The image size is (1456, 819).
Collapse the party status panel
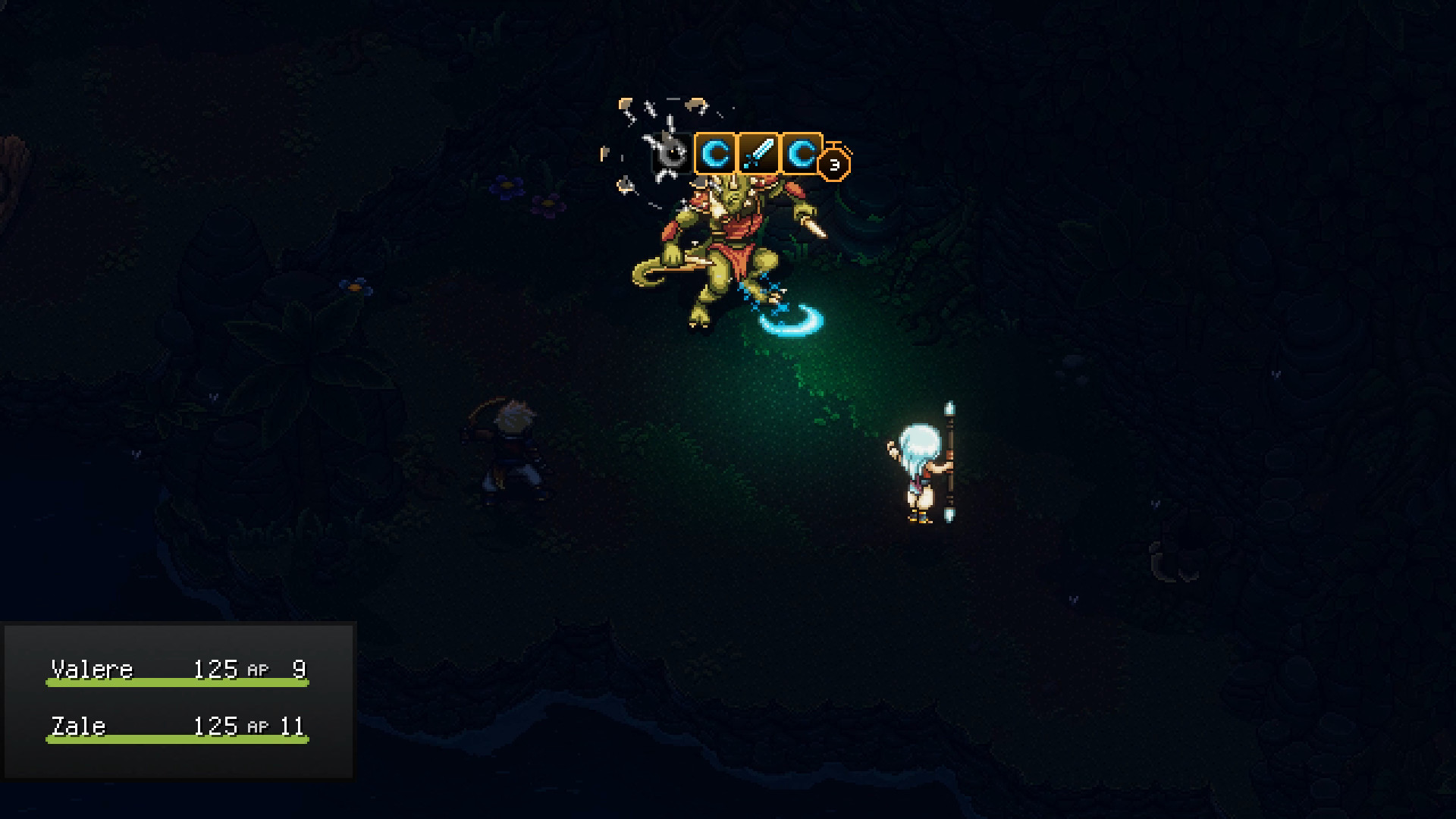coord(180,698)
